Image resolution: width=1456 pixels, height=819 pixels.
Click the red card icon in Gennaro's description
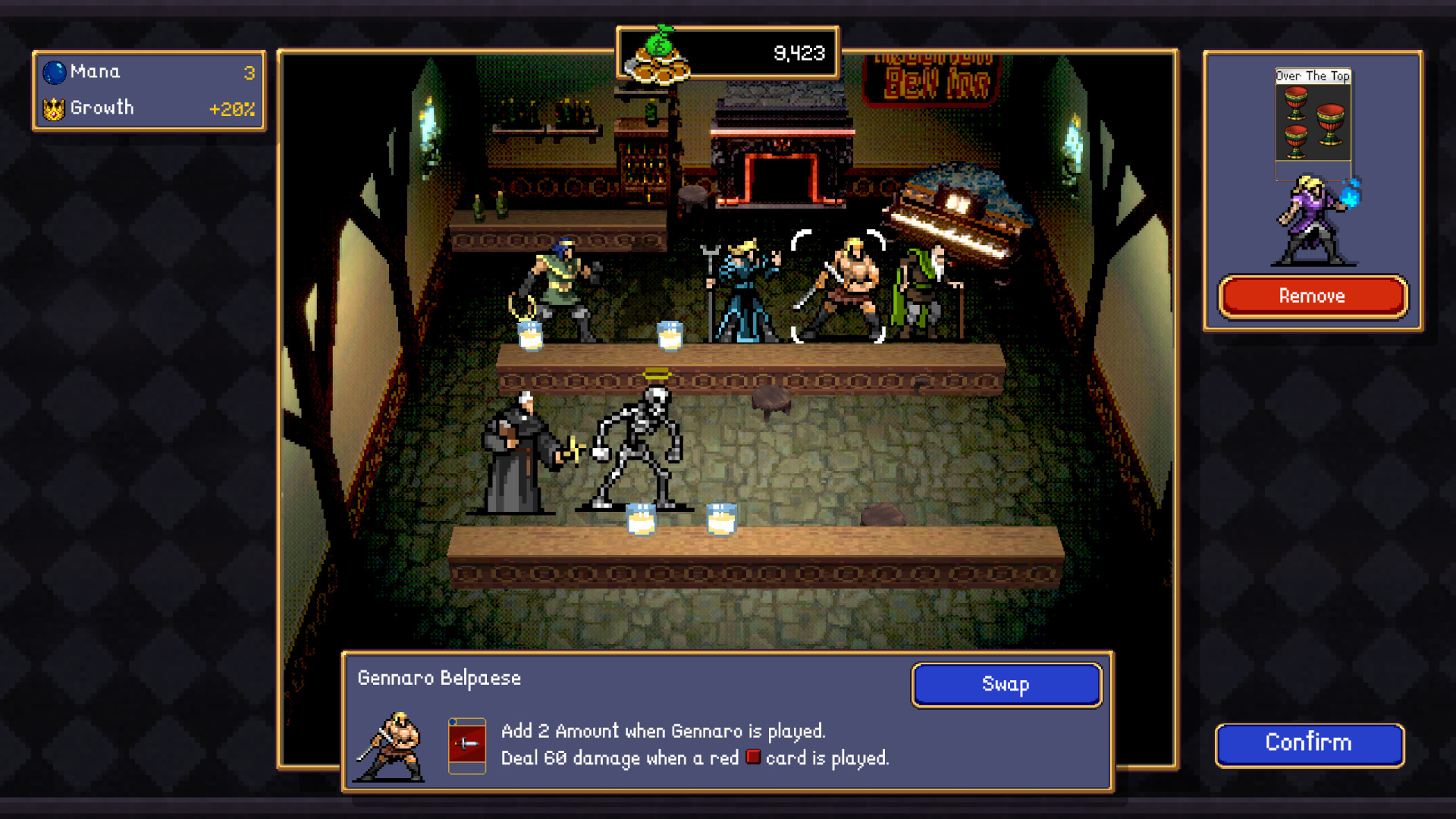753,758
